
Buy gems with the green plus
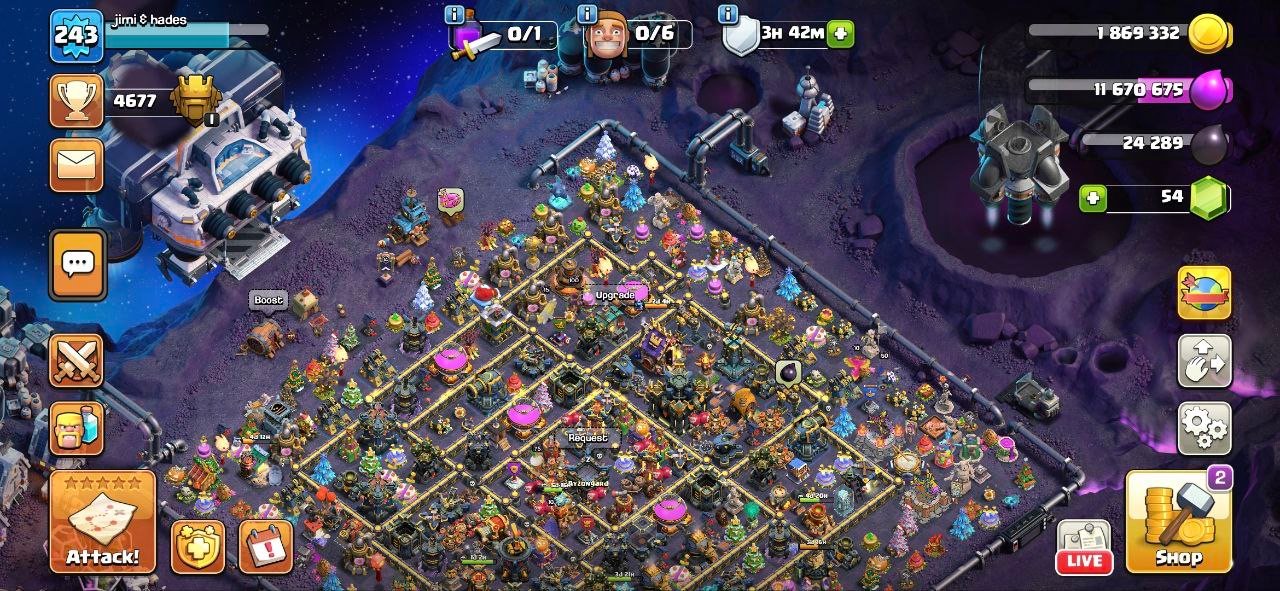tap(1093, 198)
